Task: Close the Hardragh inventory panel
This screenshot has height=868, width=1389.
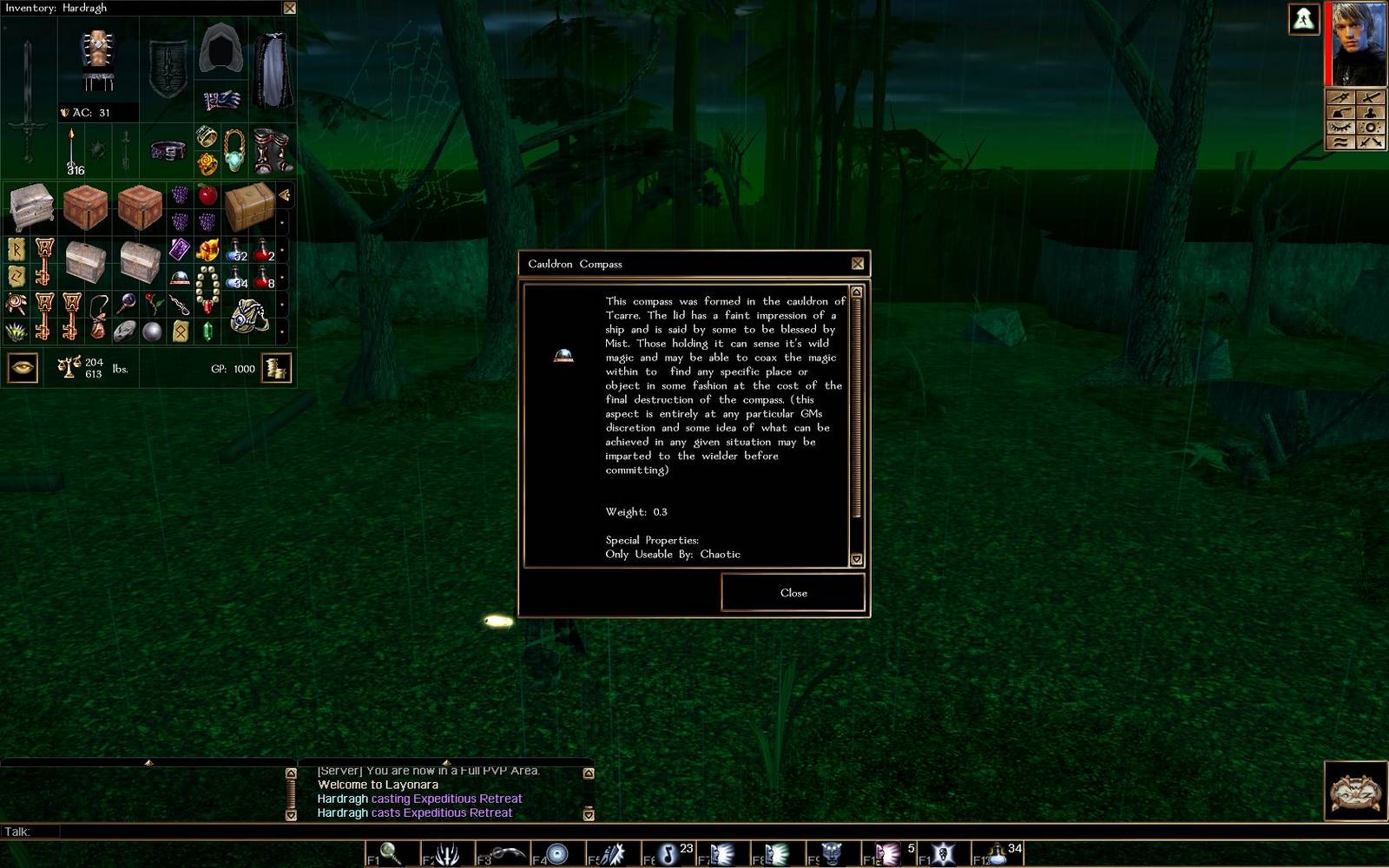Action: (x=290, y=8)
